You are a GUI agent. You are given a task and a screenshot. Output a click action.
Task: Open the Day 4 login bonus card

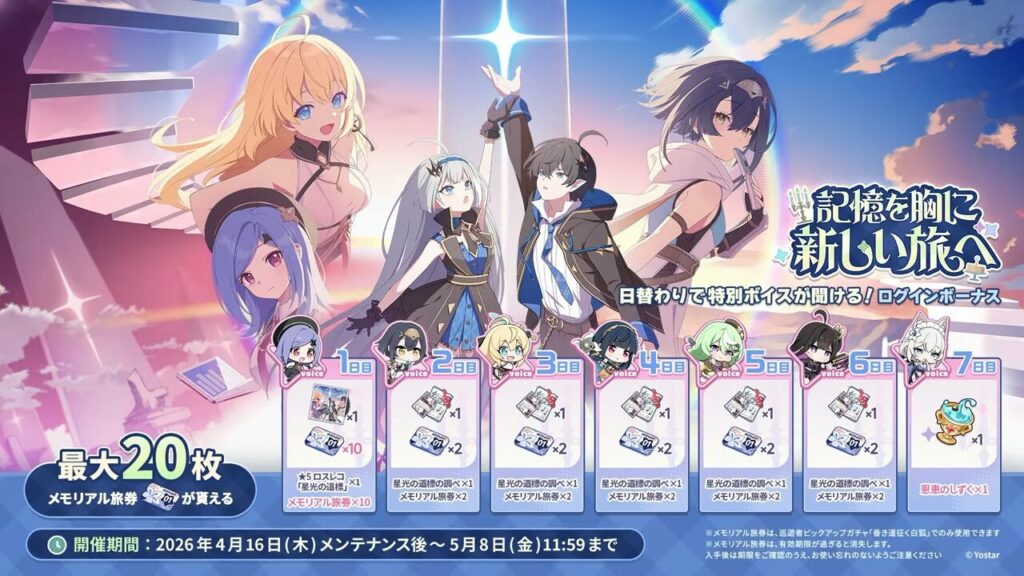[x=641, y=440]
